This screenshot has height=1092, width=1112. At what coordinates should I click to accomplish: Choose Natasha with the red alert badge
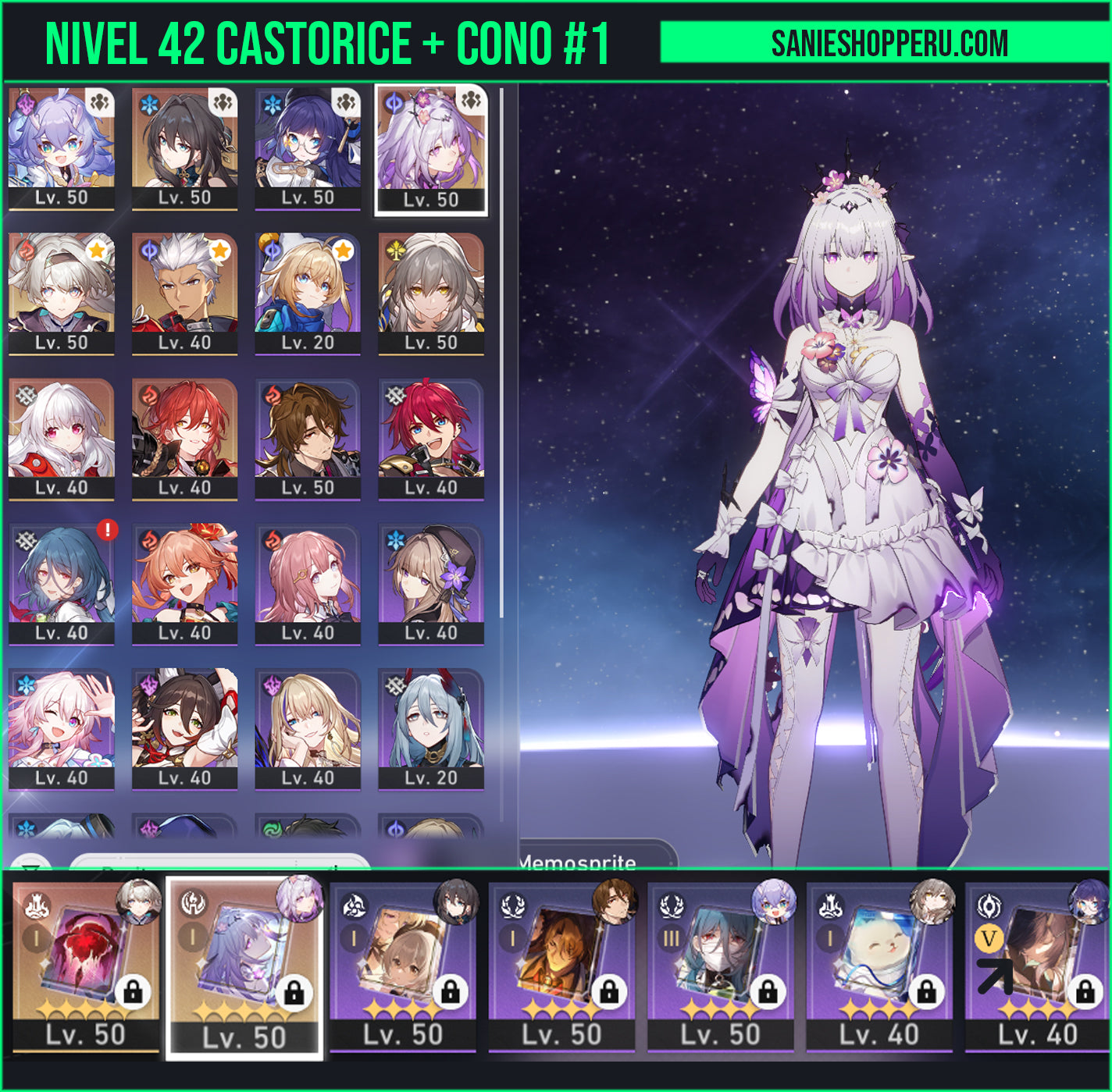(x=61, y=583)
